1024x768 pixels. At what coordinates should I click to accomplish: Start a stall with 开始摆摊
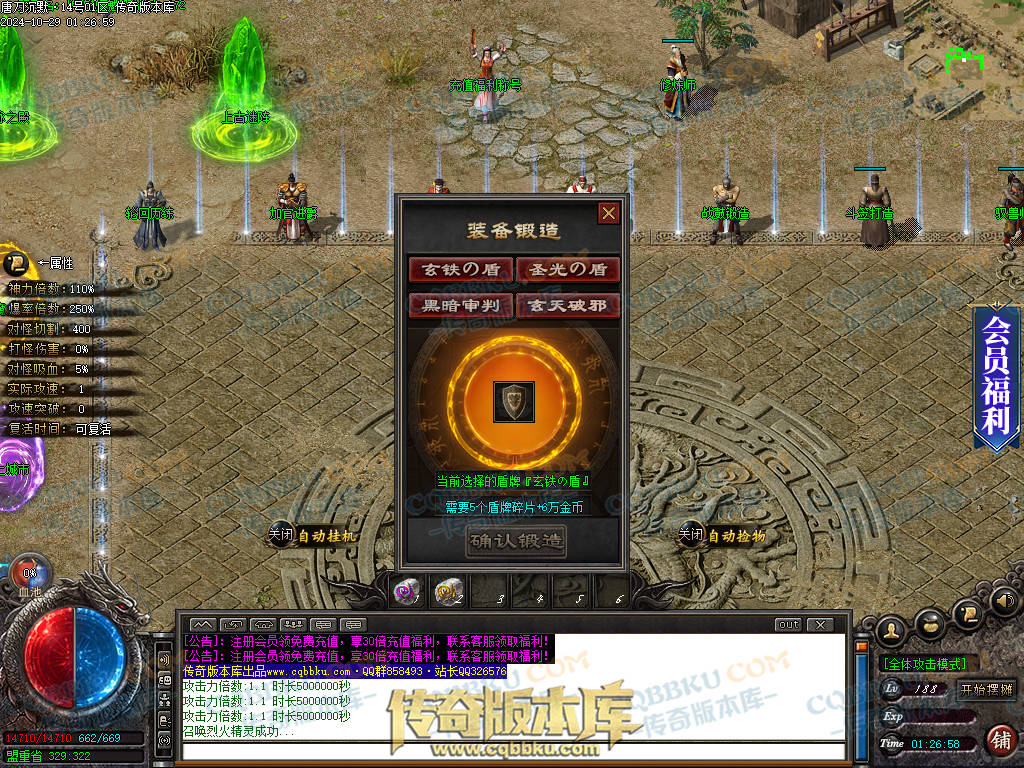(986, 689)
